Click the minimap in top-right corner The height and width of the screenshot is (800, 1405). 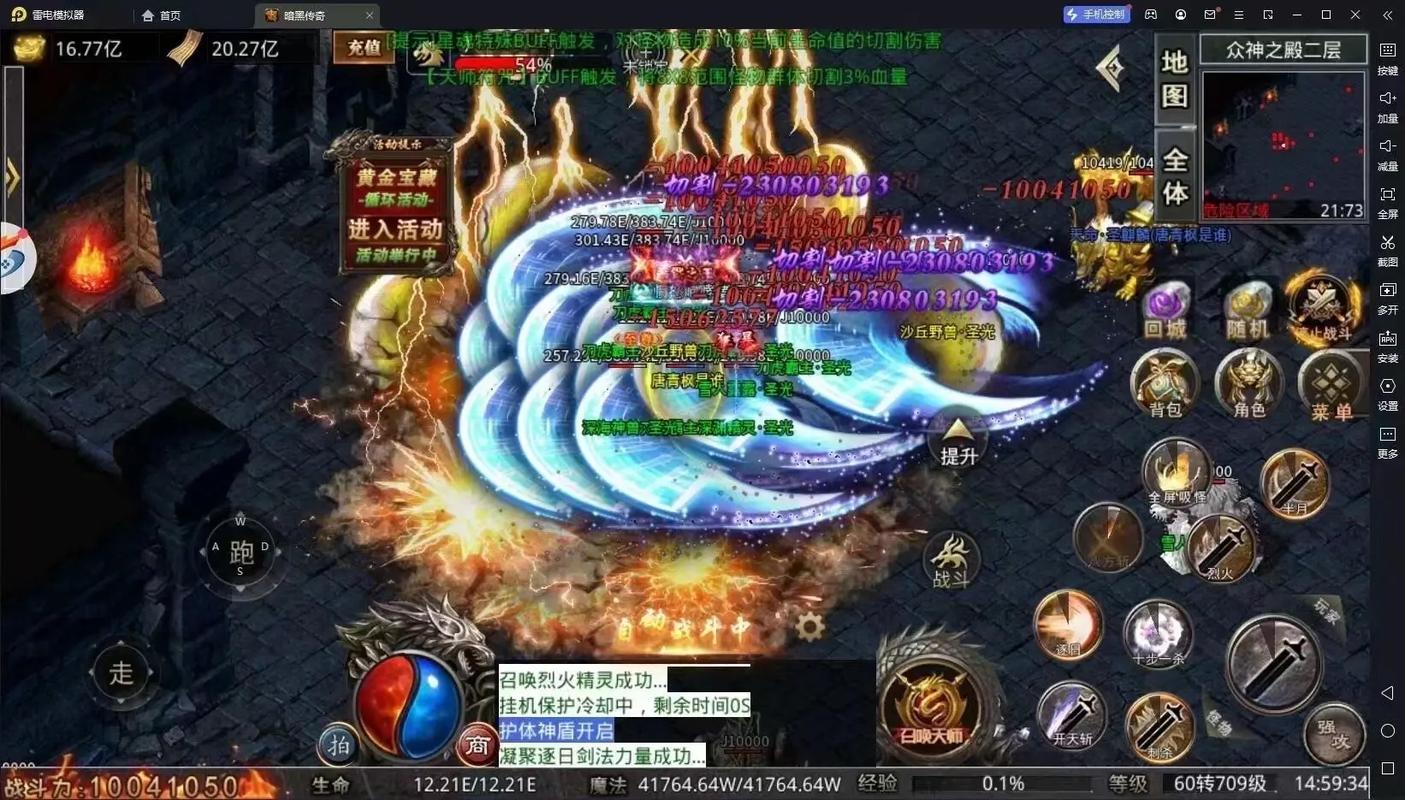[x=1283, y=148]
